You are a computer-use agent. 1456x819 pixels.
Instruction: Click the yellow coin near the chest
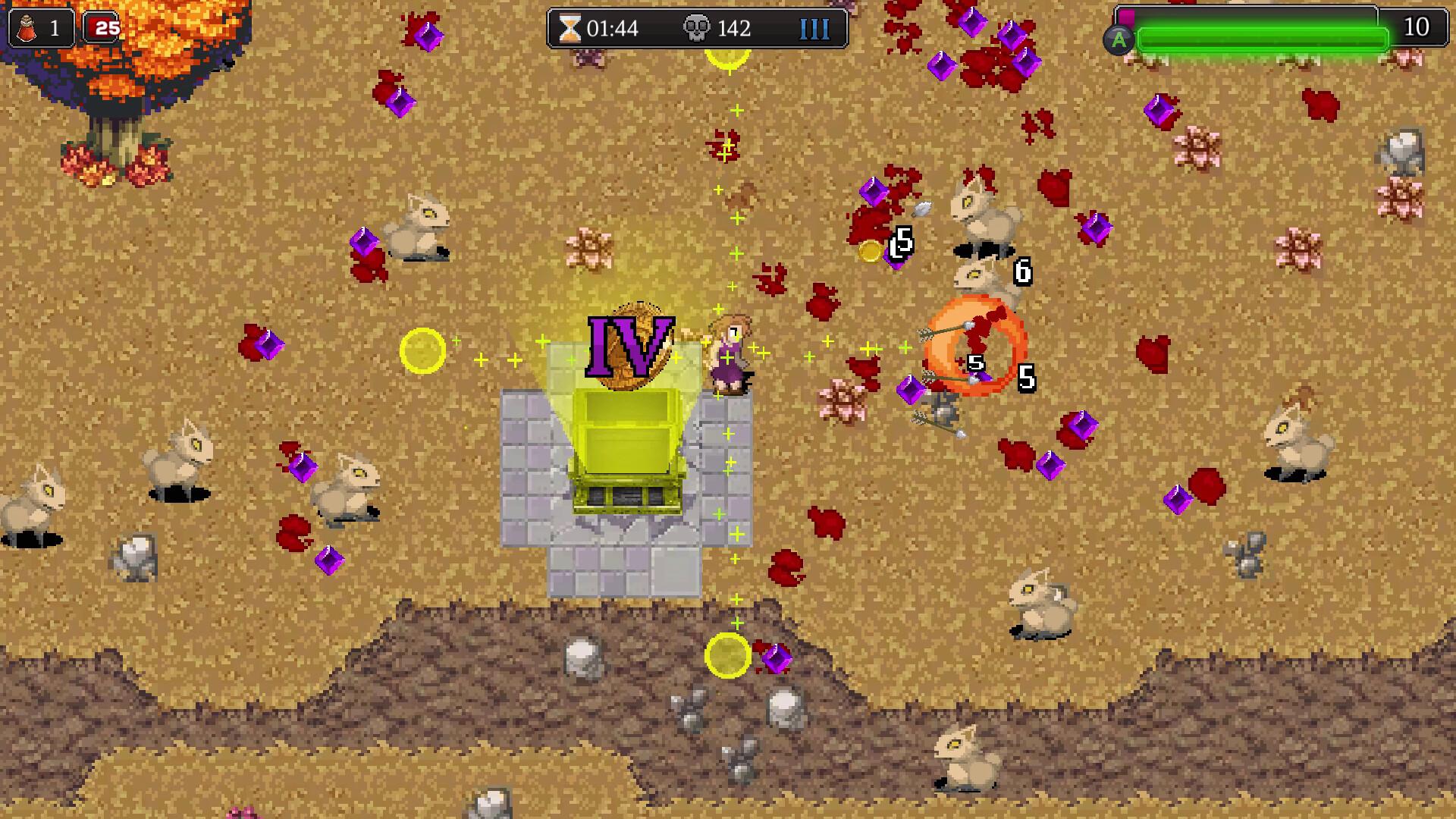point(422,350)
